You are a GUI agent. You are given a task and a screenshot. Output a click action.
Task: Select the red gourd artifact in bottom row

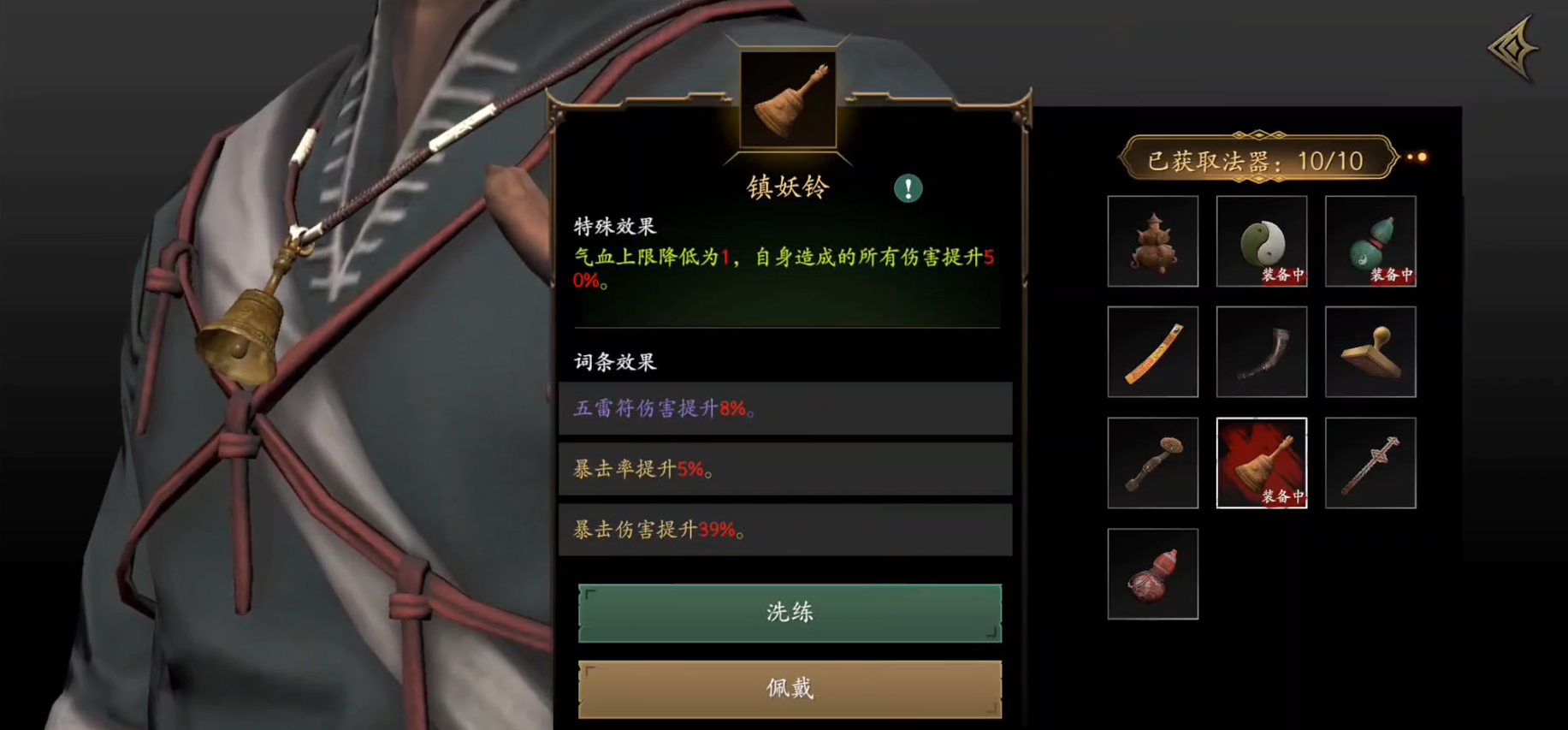1152,573
